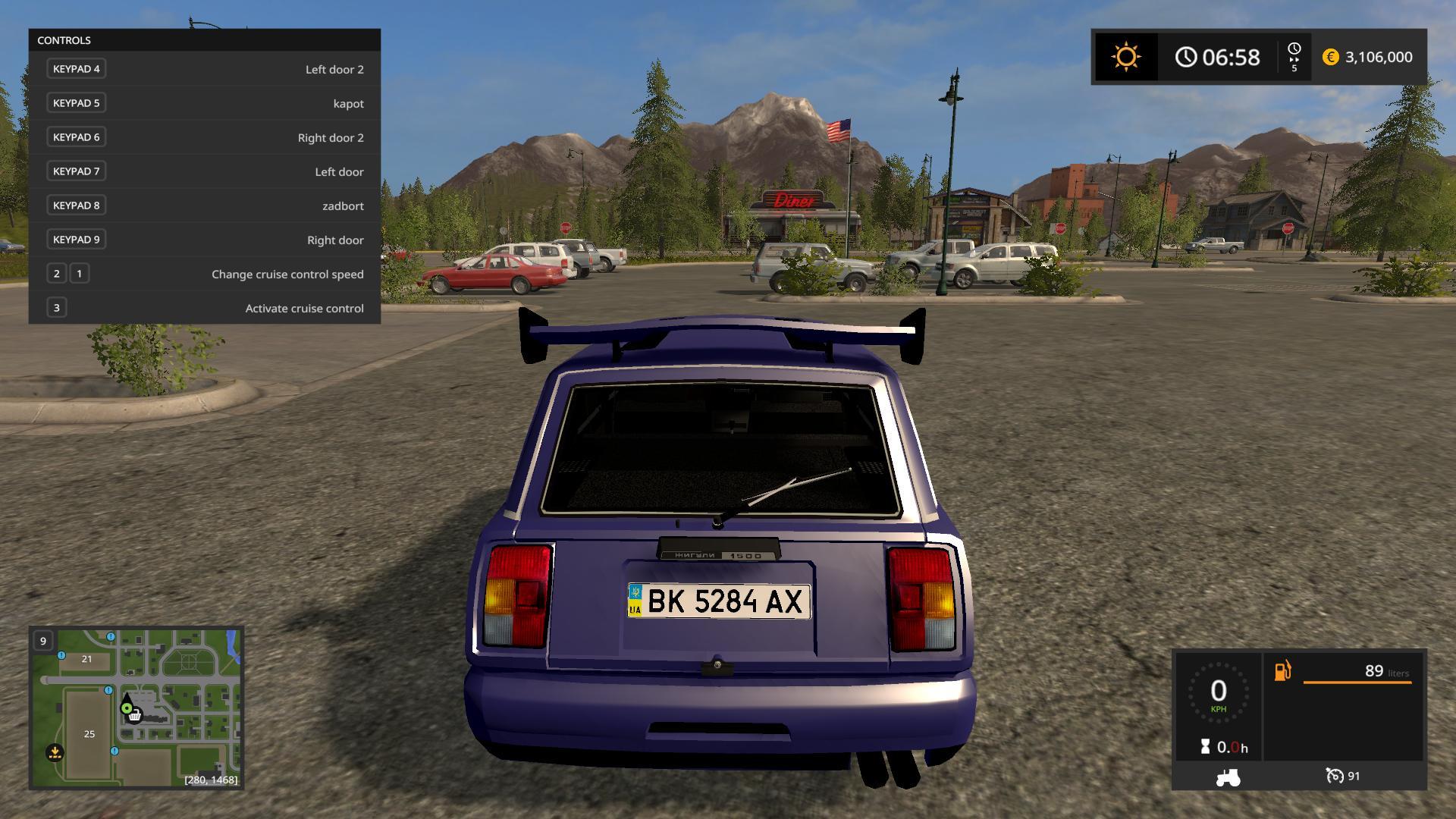Select the time scale clock icon
This screenshot has width=1456, height=819.
pyautogui.click(x=1294, y=50)
